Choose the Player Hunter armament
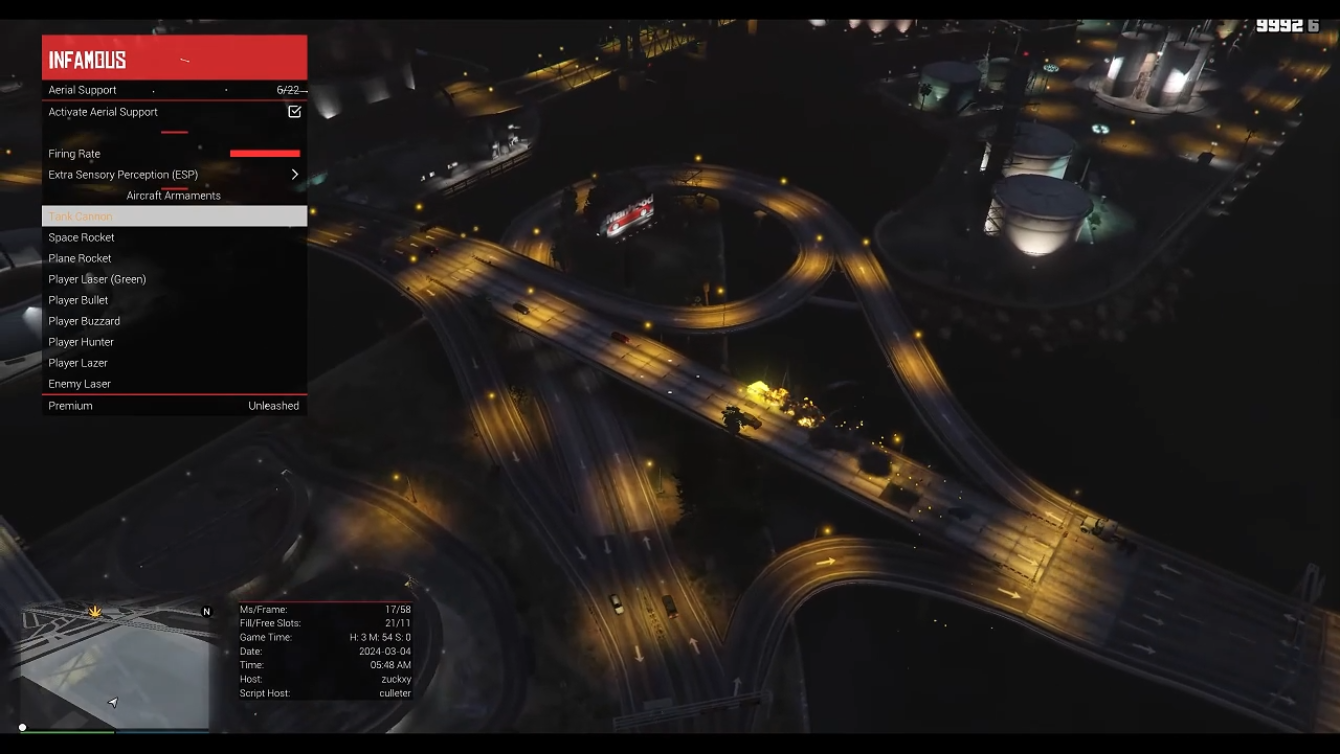Image resolution: width=1340 pixels, height=754 pixels. point(174,342)
